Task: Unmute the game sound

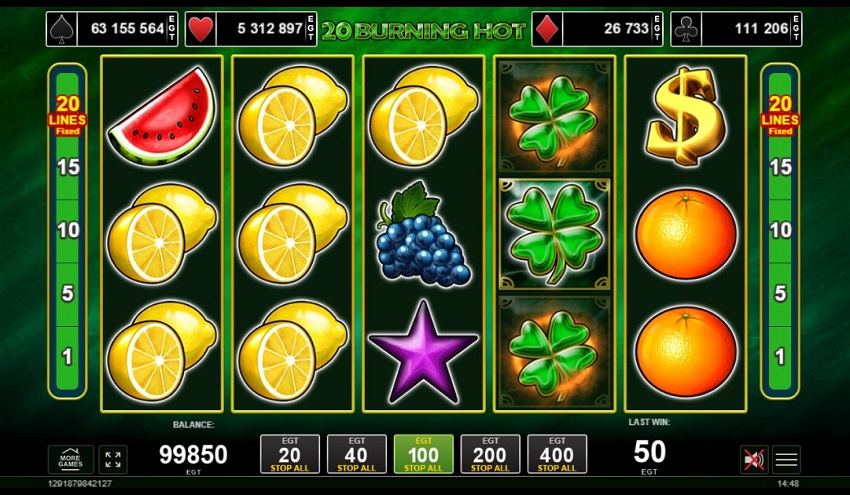Action: pos(754,459)
